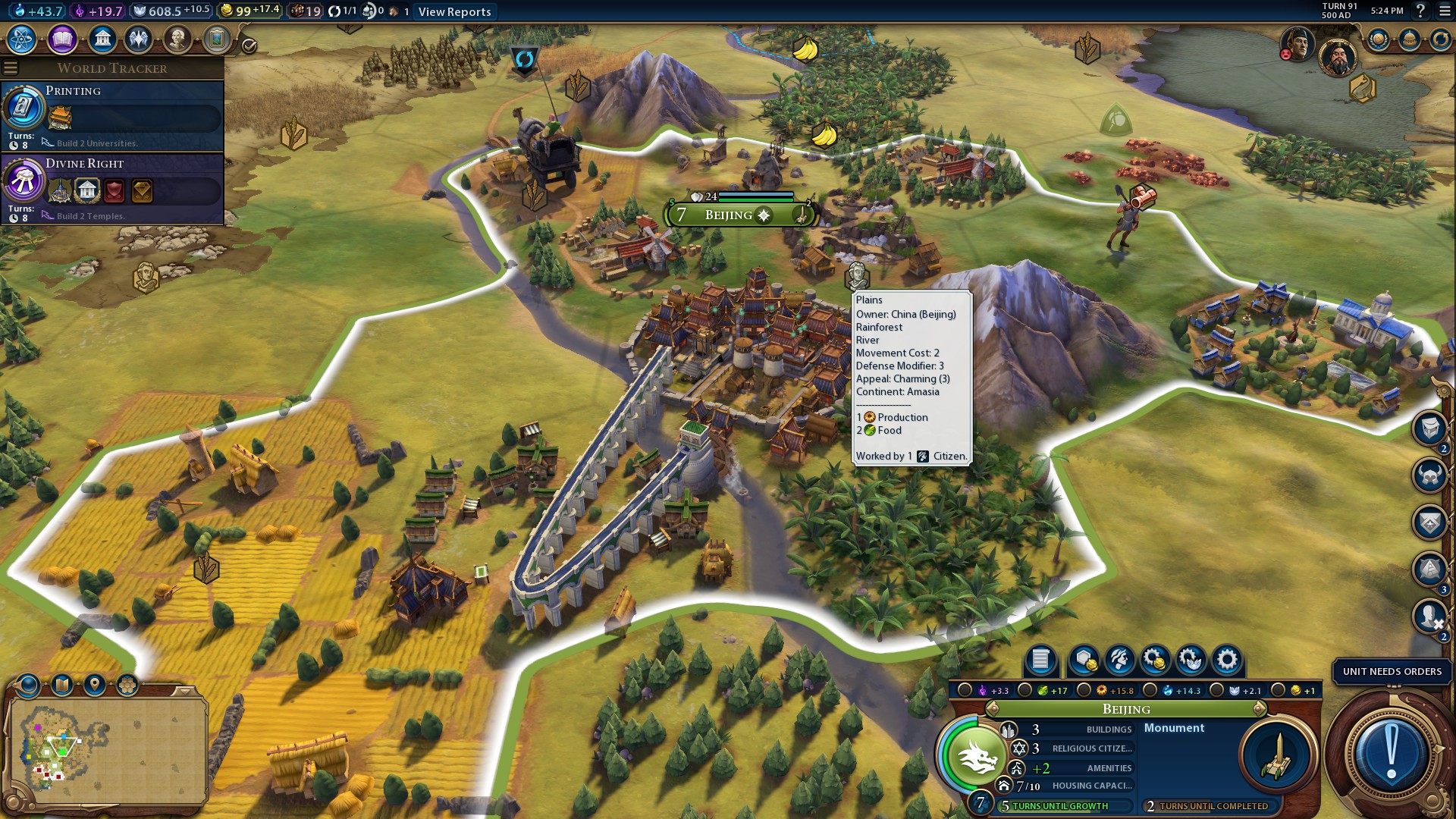Viewport: 1456px width, 819px height.
Task: Open the Government panel icon
Action: 102,39
